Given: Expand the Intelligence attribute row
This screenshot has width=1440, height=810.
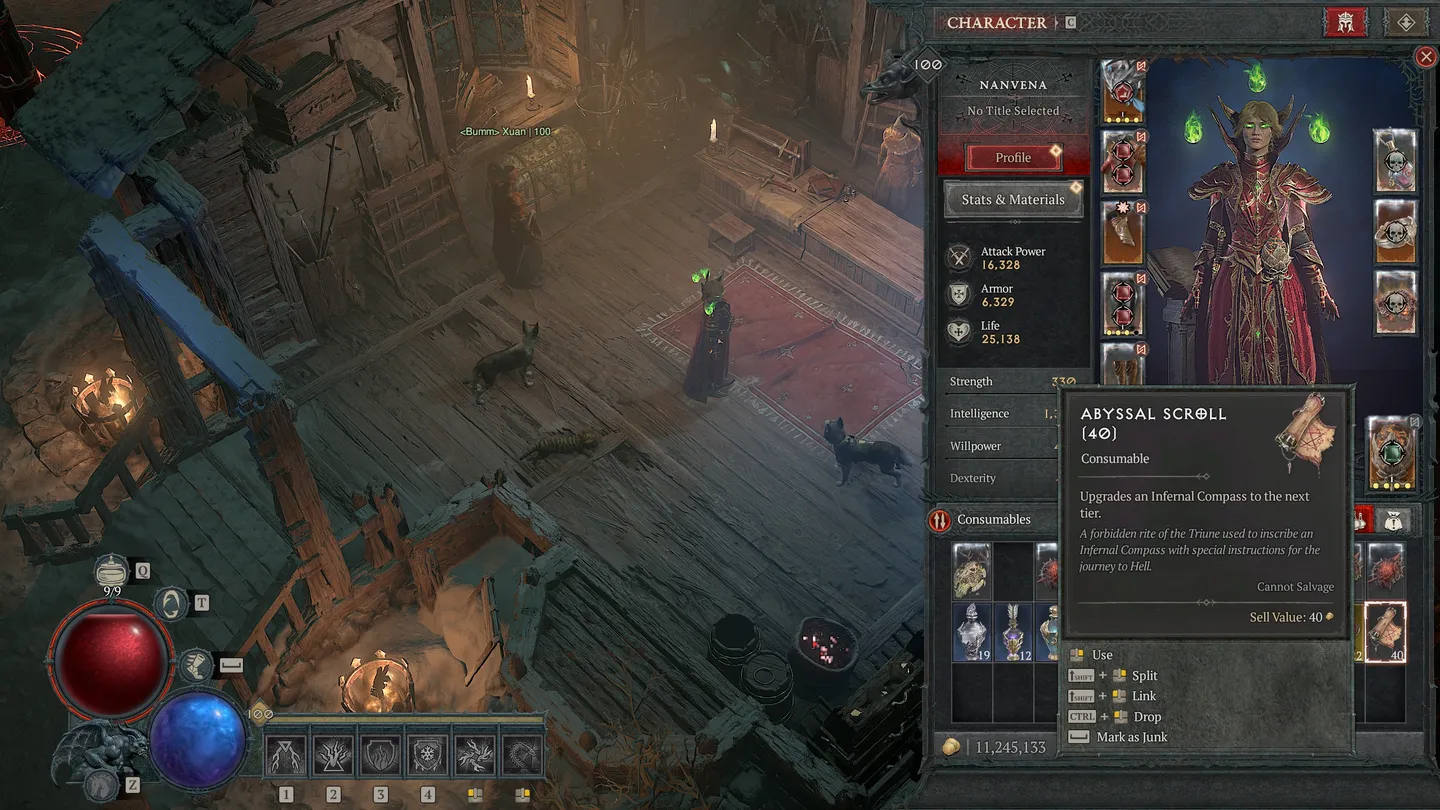Looking at the screenshot, I should point(980,412).
